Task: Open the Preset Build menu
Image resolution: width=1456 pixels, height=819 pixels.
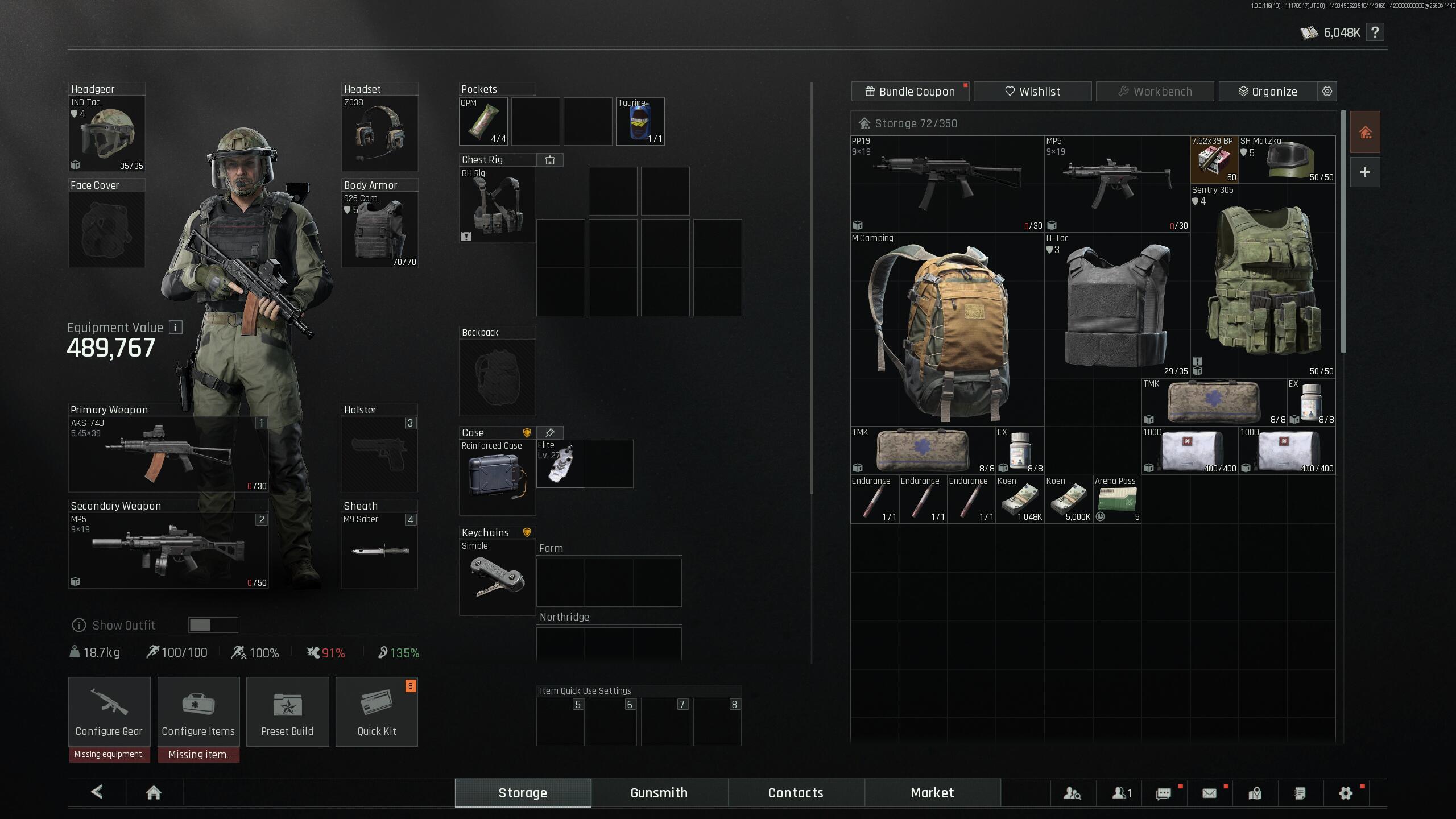Action: tap(287, 711)
